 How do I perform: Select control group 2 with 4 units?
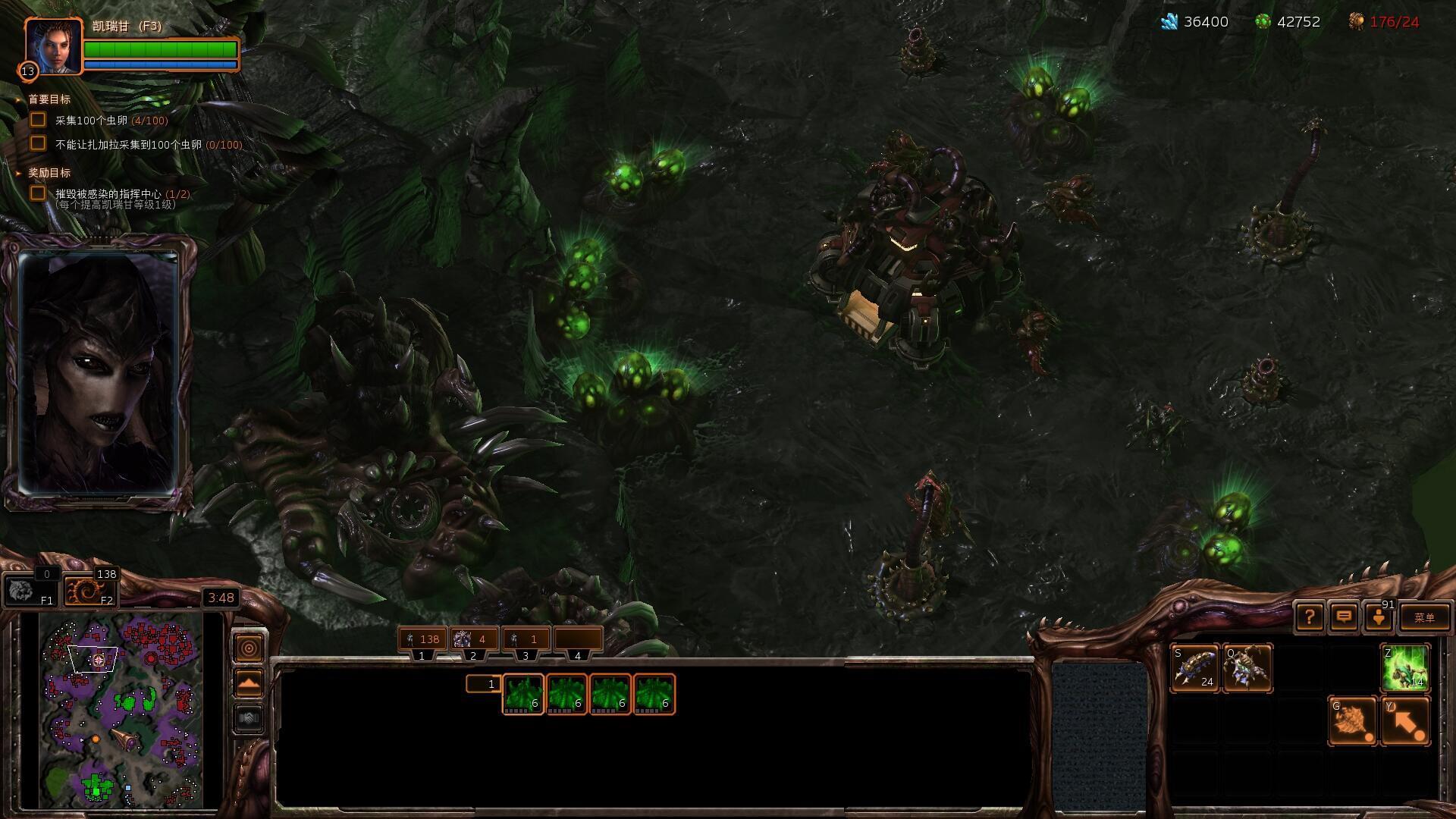tap(473, 639)
